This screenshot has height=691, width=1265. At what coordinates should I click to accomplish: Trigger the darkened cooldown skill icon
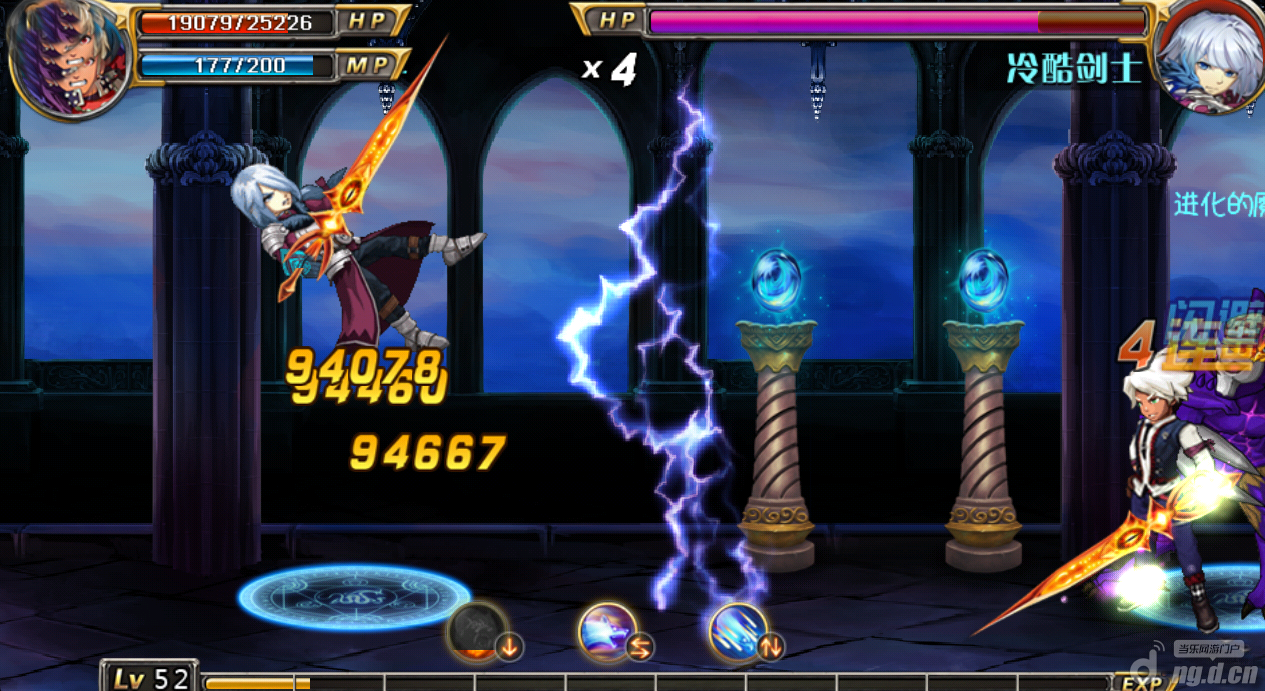tap(479, 632)
